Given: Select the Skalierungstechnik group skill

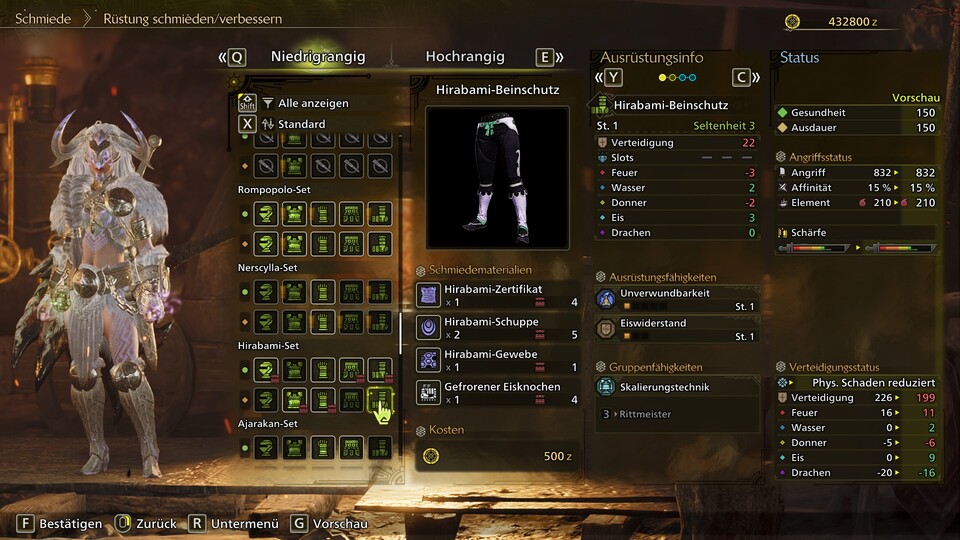Looking at the screenshot, I should click(677, 386).
